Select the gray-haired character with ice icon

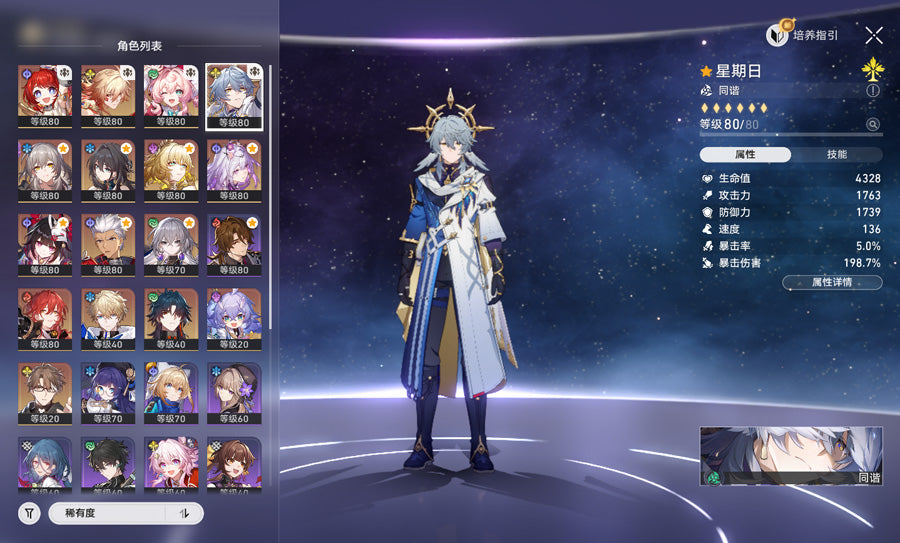coord(45,171)
